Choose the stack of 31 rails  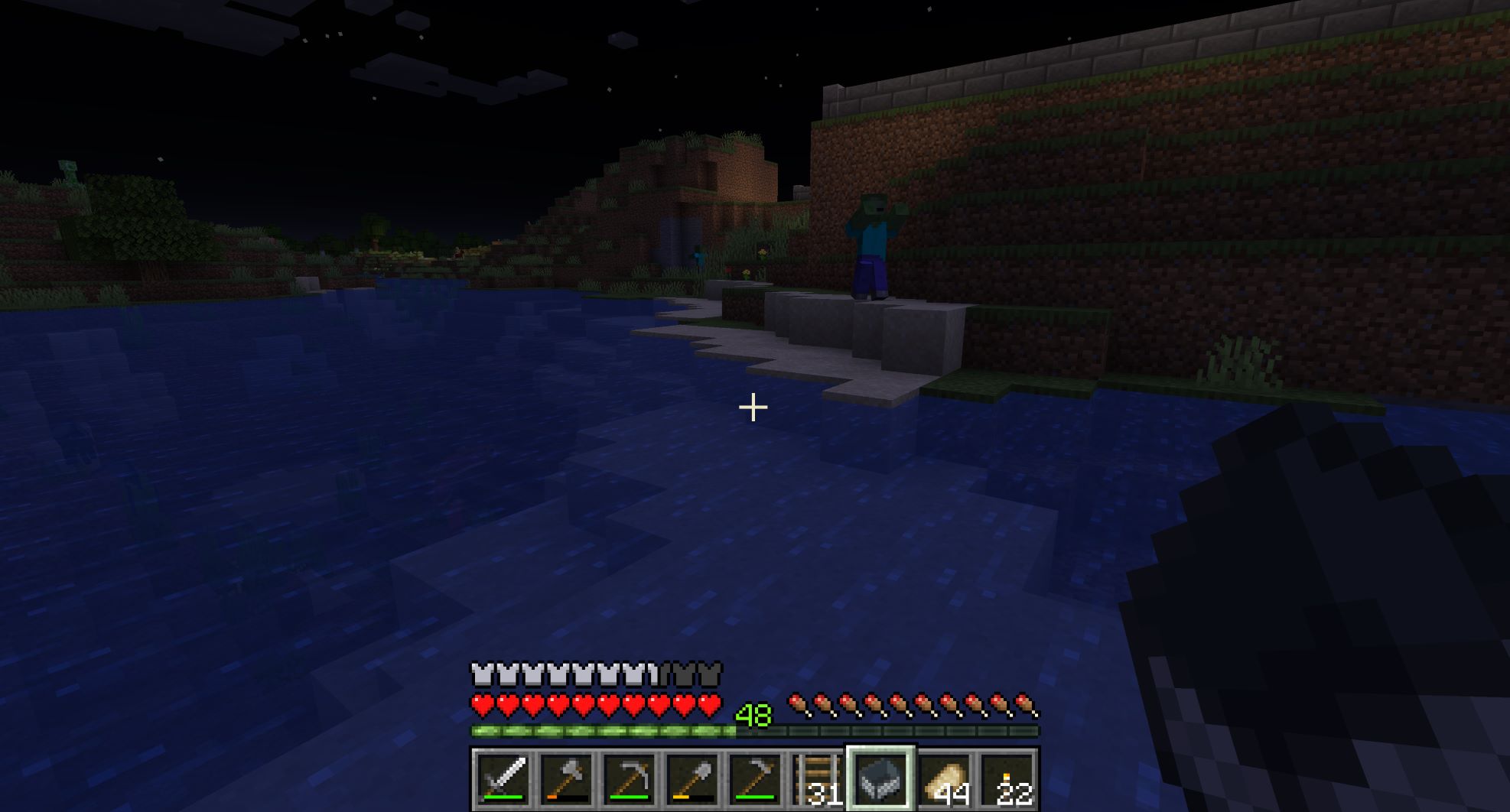818,779
